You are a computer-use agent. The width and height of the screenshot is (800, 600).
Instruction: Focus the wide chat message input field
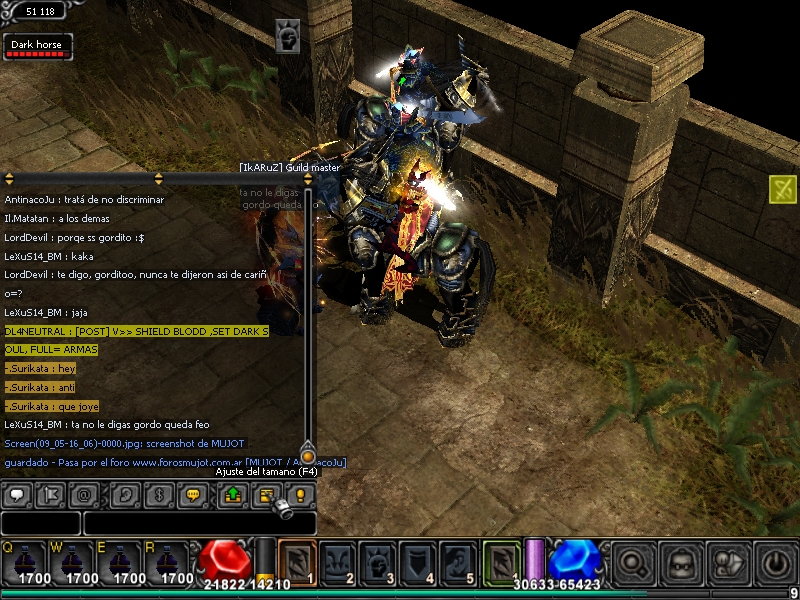pos(198,523)
